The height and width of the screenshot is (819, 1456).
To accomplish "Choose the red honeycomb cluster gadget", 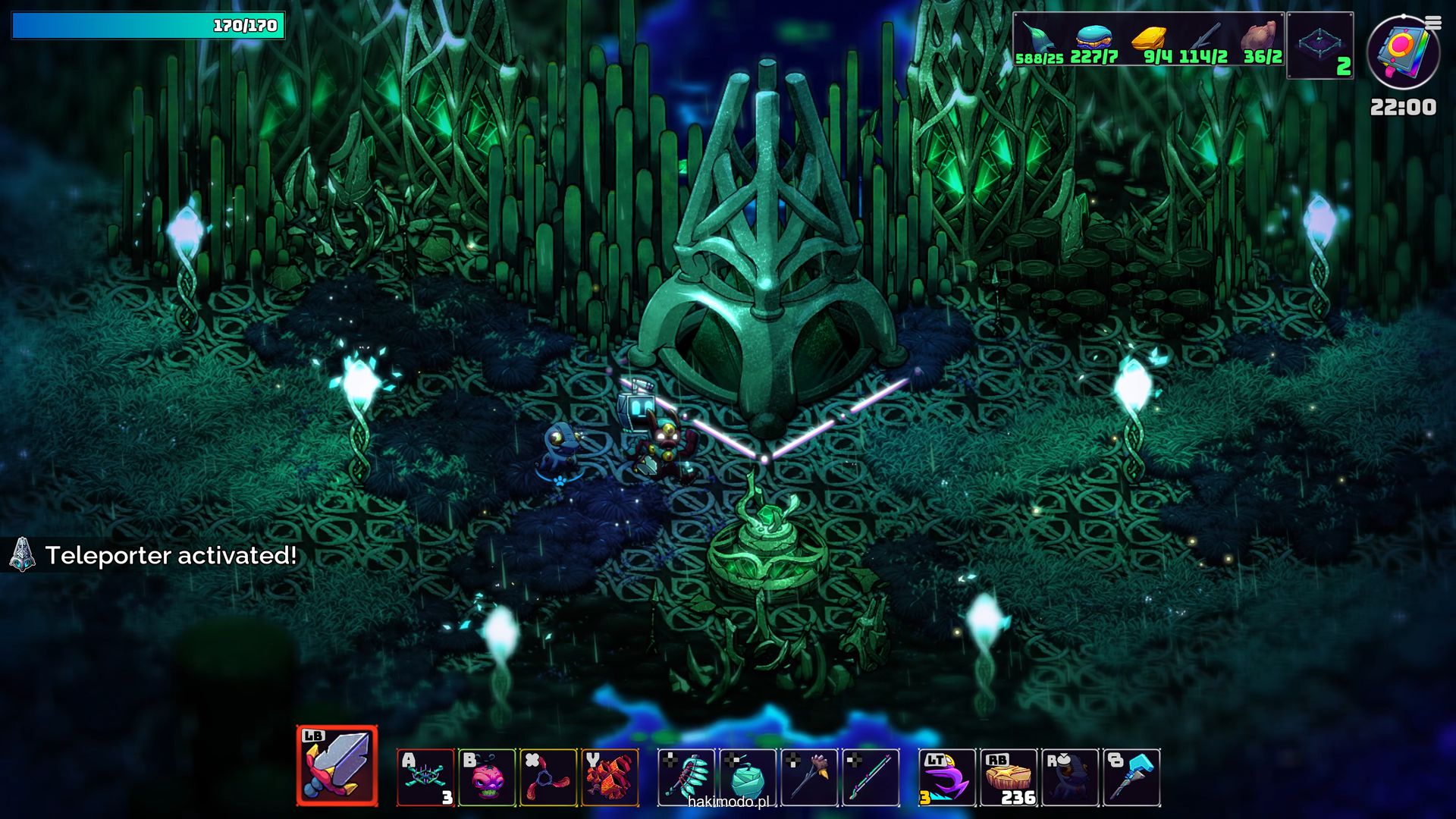I will 610,777.
